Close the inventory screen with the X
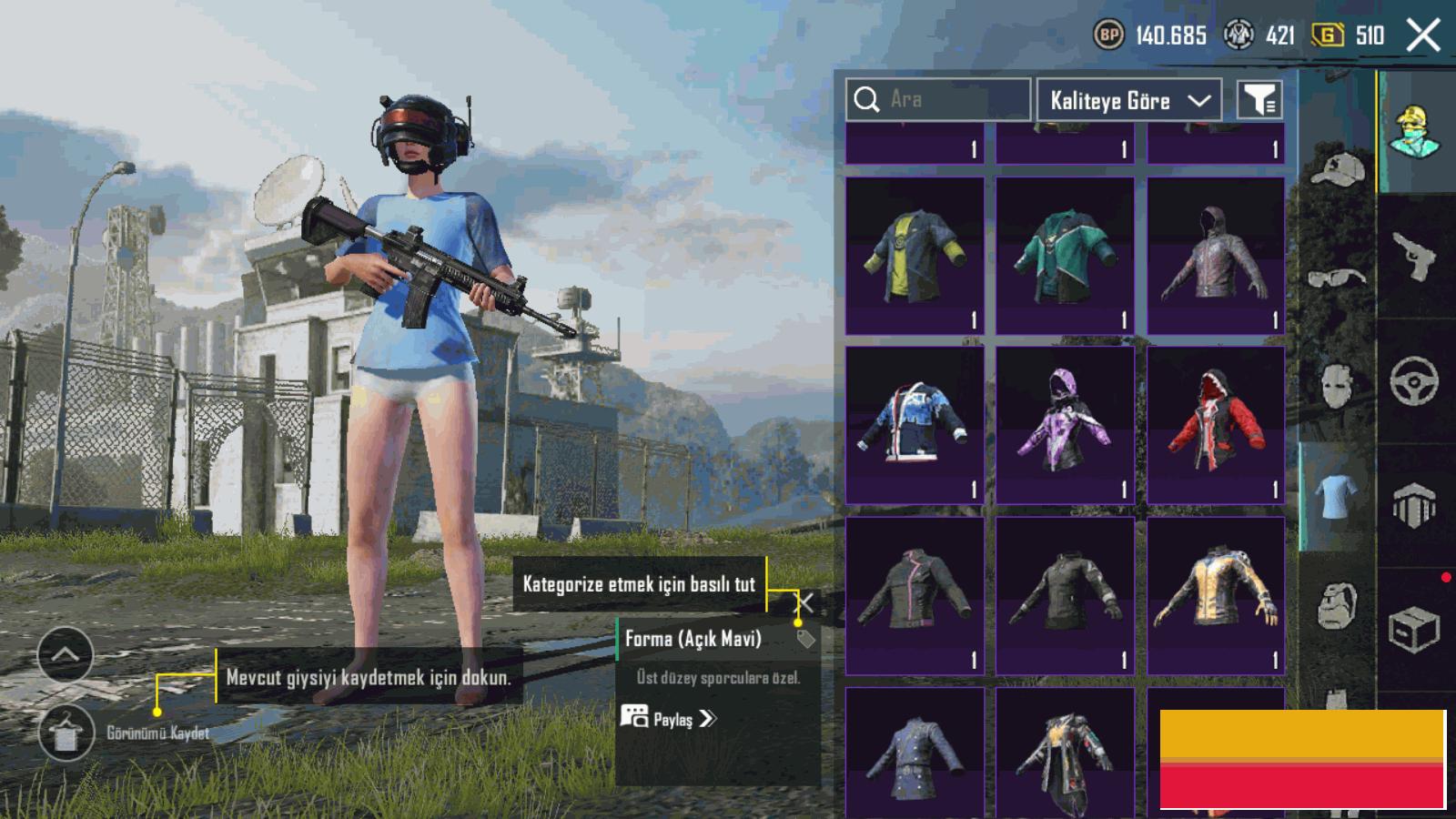The height and width of the screenshot is (819, 1456). point(1423,36)
